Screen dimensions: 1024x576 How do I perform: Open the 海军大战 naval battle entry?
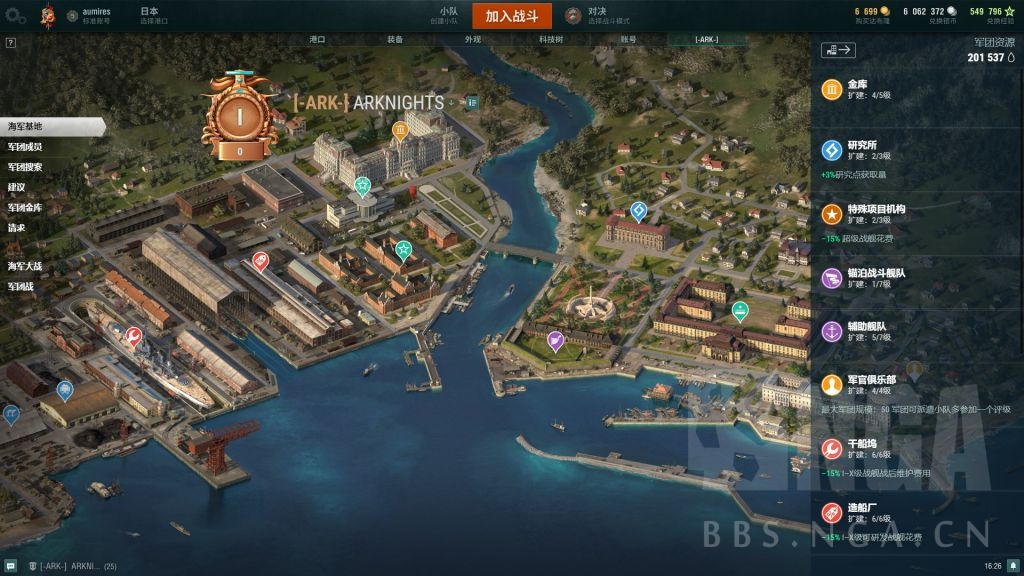pos(25,266)
